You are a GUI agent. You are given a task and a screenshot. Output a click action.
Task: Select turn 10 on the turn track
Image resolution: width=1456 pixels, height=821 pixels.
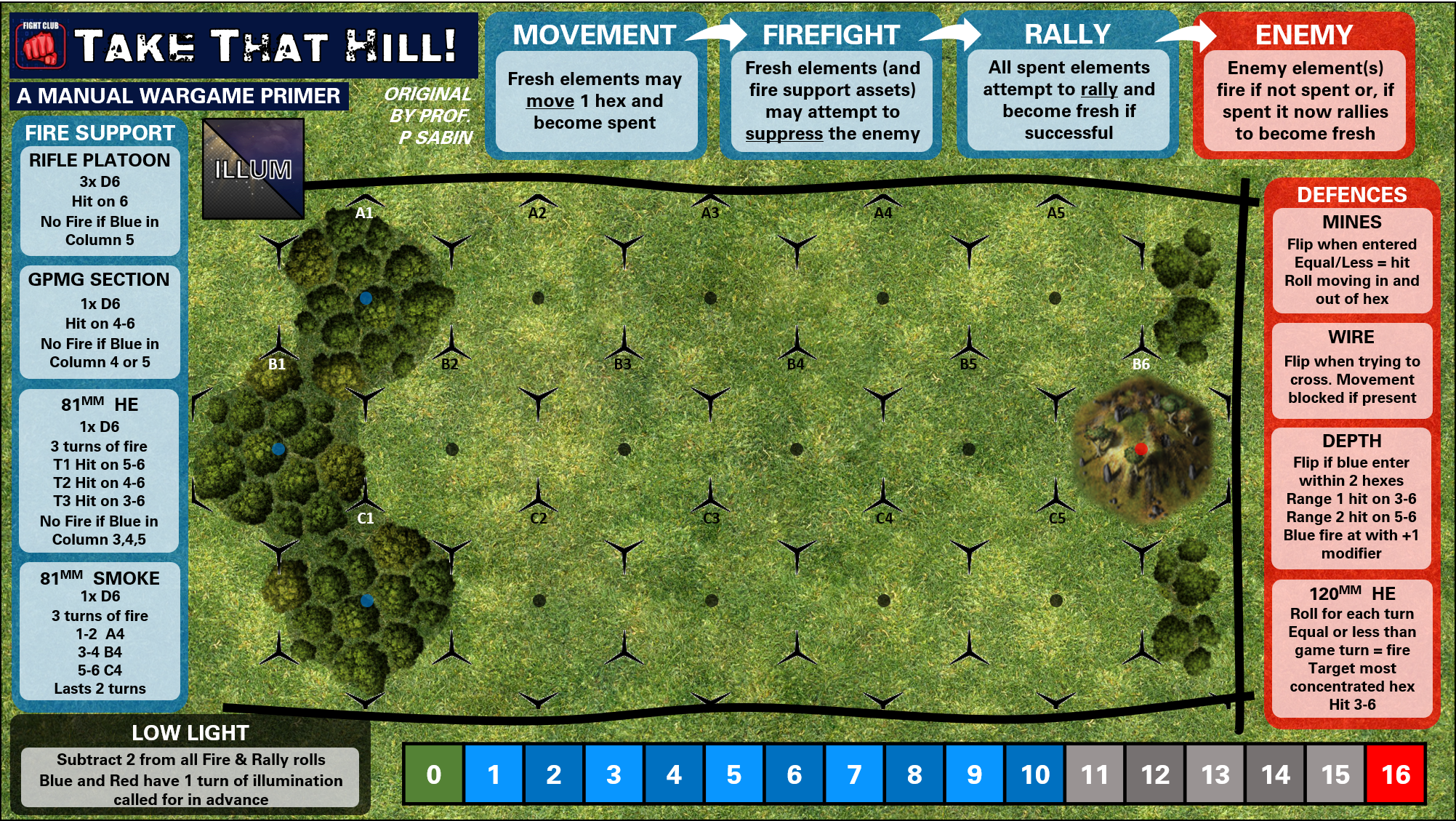pos(1035,774)
